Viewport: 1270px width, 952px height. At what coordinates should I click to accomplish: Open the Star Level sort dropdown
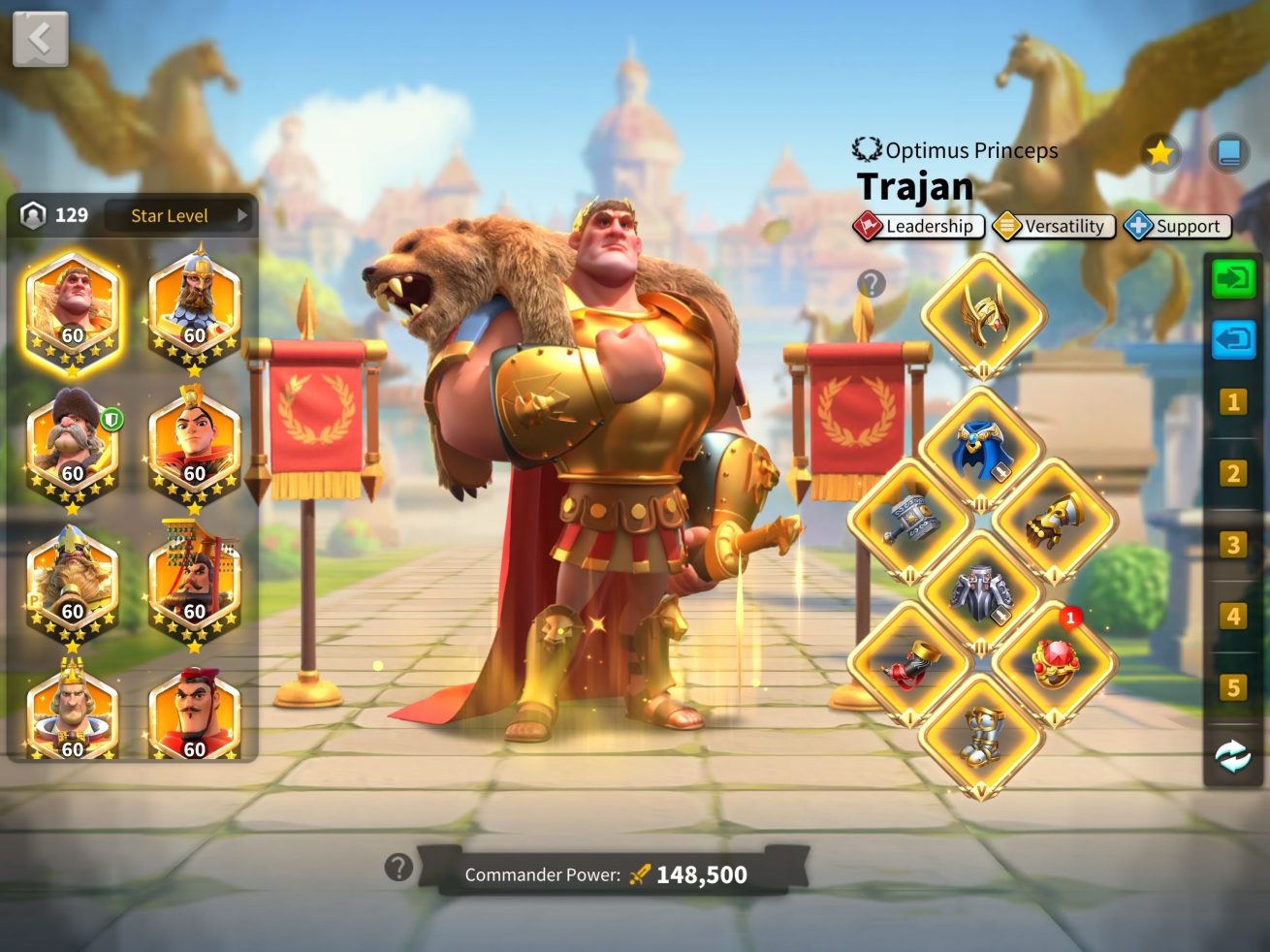(x=179, y=215)
